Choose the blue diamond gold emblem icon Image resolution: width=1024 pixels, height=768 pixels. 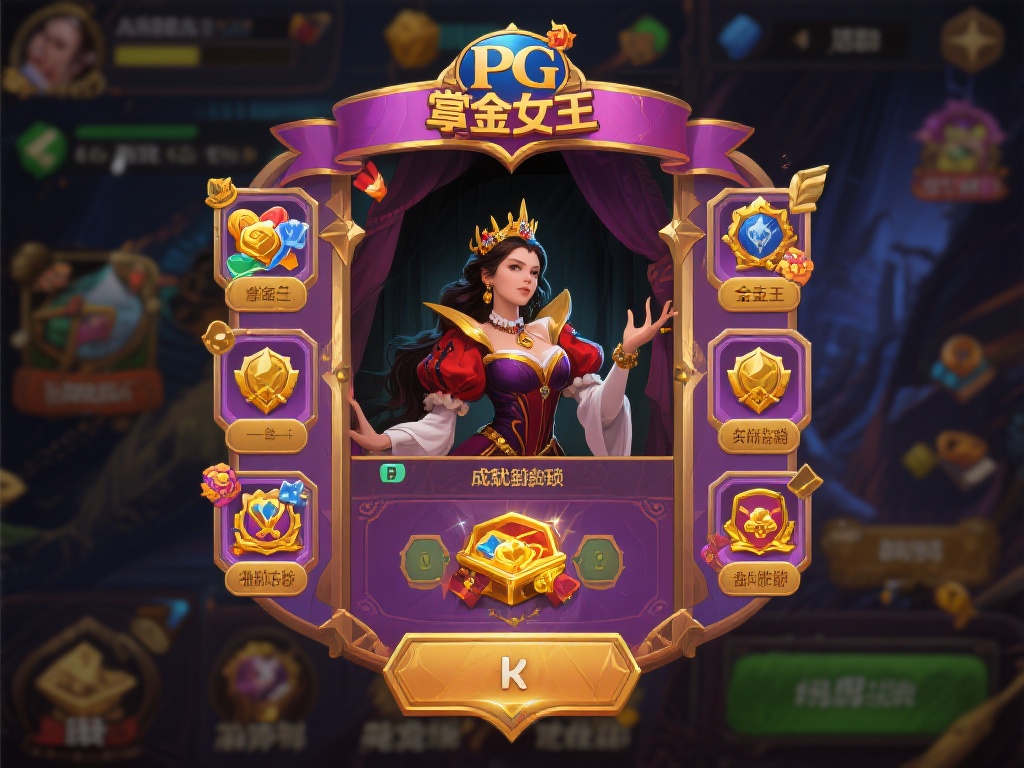tap(758, 236)
